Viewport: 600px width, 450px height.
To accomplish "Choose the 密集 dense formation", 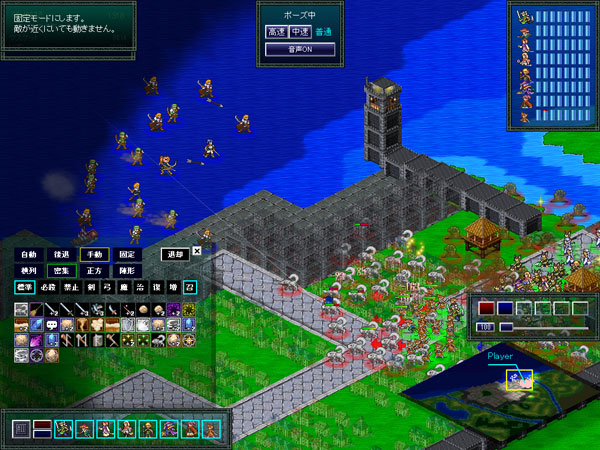I will 61,271.
